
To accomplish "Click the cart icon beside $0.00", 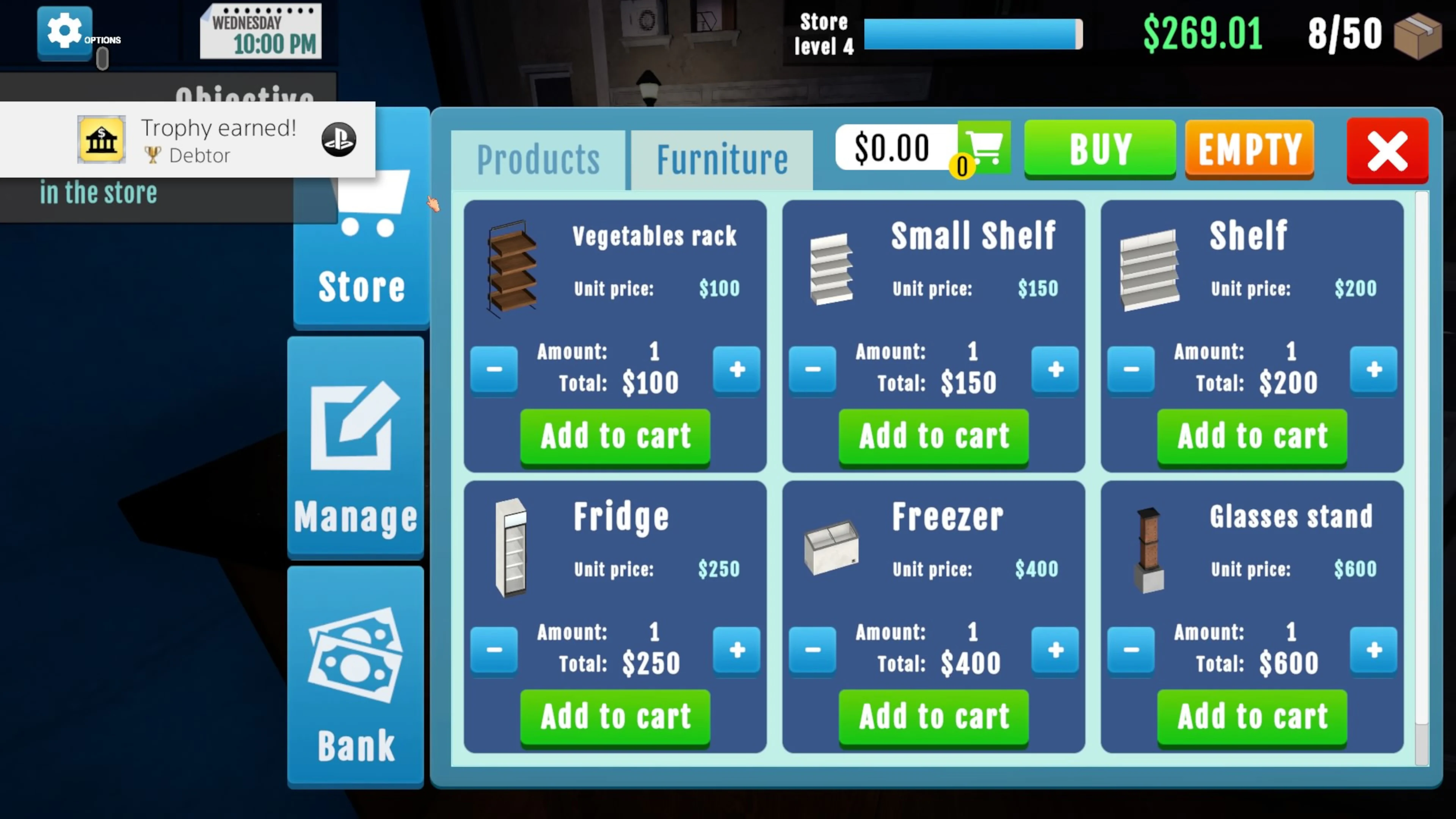I will click(x=985, y=149).
